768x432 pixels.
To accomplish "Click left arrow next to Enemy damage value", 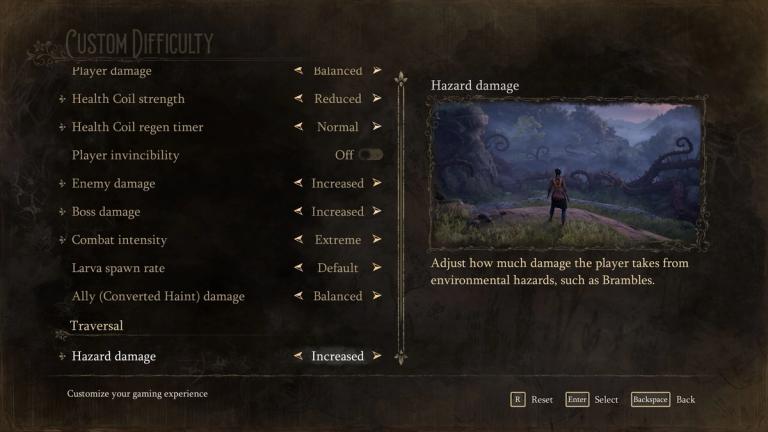I will [299, 184].
